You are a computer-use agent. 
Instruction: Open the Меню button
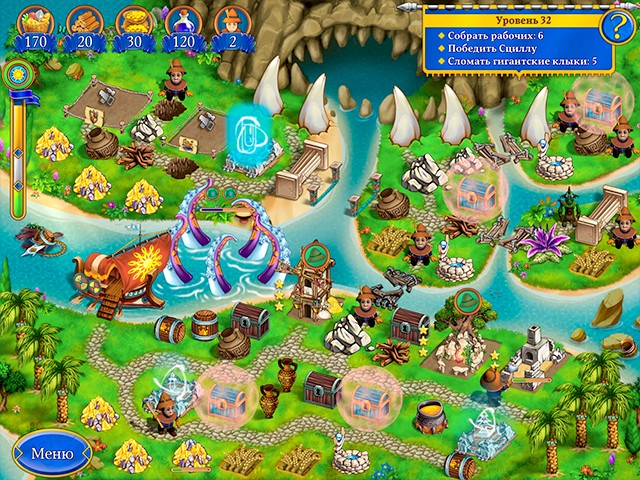[x=52, y=452]
